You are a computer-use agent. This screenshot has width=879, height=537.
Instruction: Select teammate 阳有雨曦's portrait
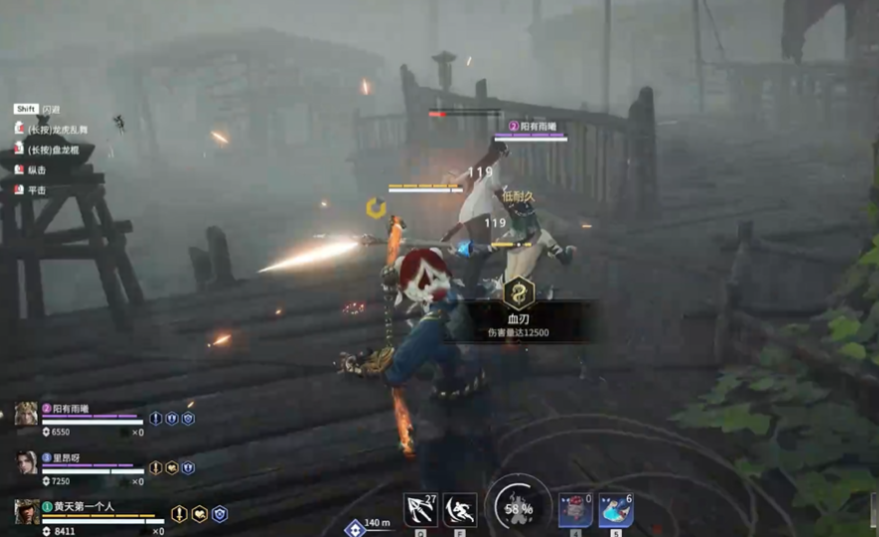[26, 414]
